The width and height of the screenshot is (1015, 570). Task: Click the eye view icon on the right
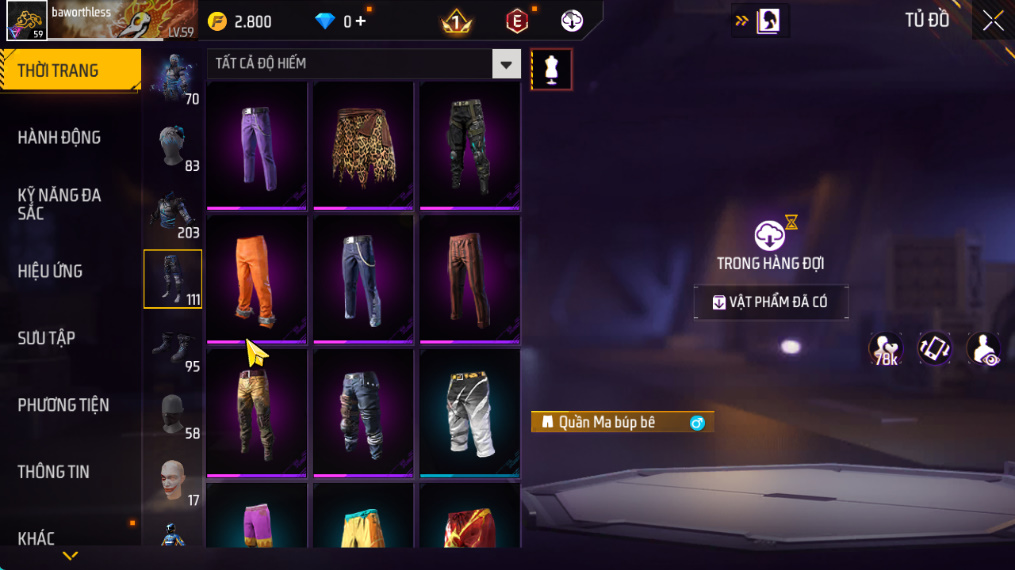(x=984, y=349)
